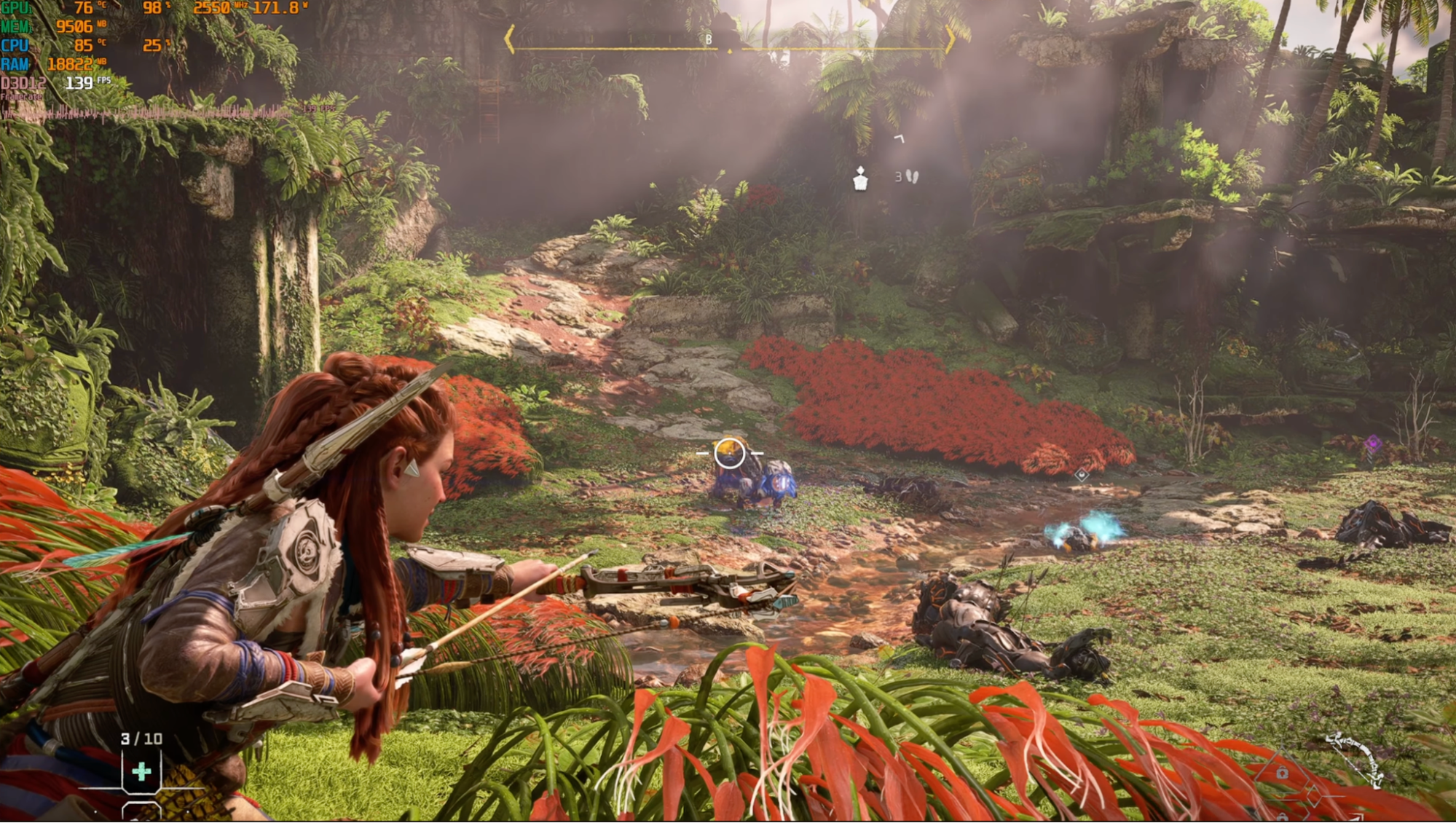Click the locked diamond ability slot
The width and height of the screenshot is (1456, 823).
(1282, 773)
